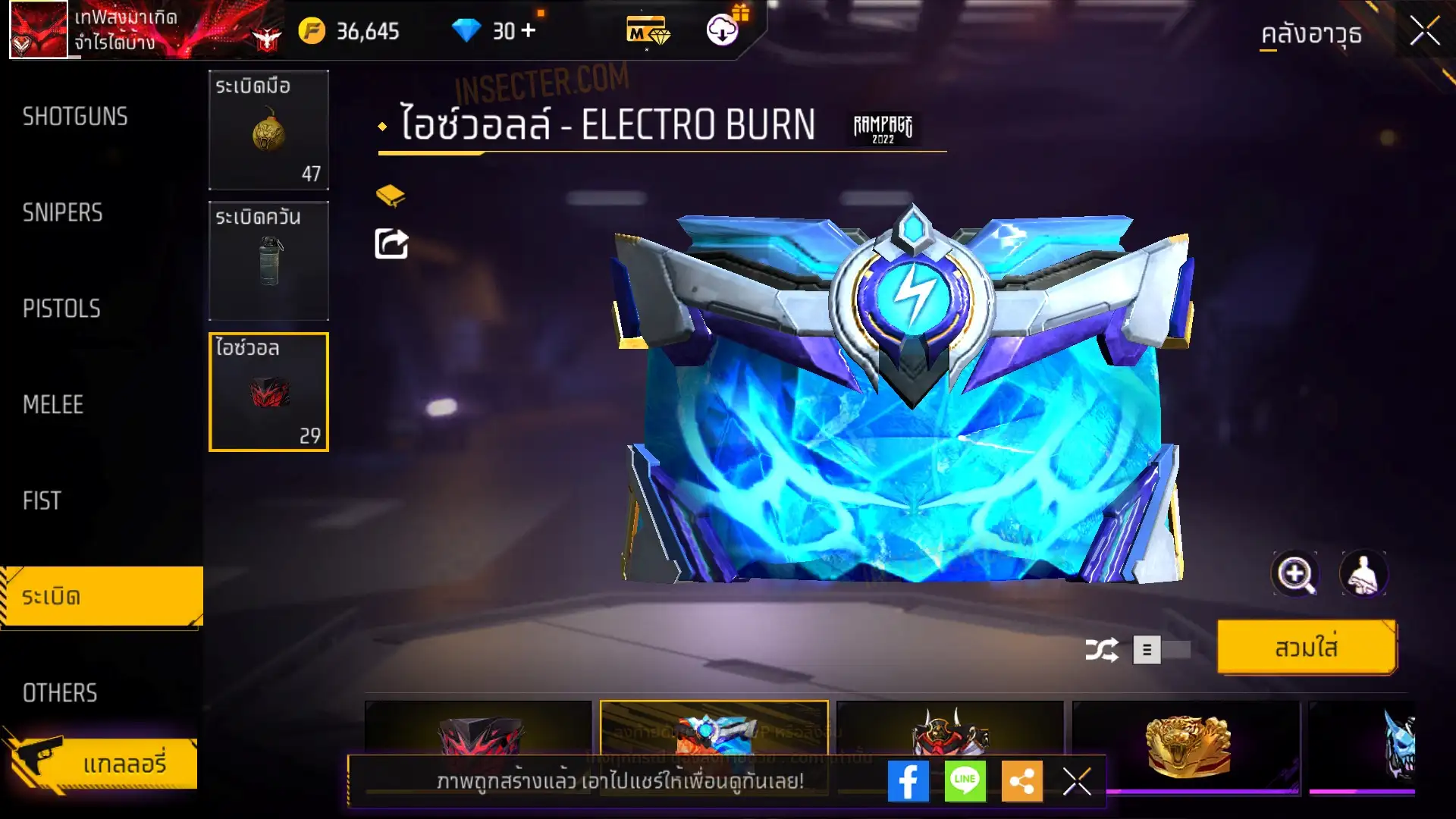This screenshot has height=819, width=1456.
Task: Share the image to Facebook
Action: (908, 781)
